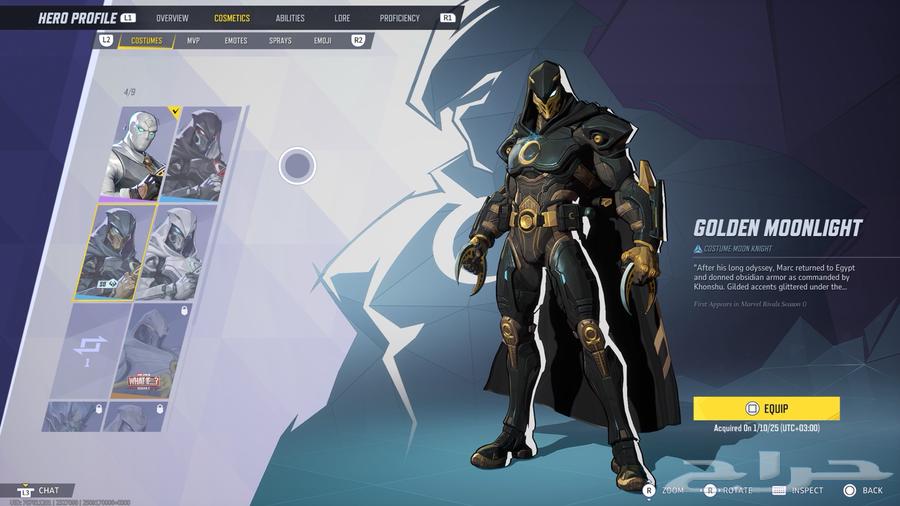Viewport: 900px width, 506px height.
Task: View the Sprays sub-tab
Action: (280, 41)
